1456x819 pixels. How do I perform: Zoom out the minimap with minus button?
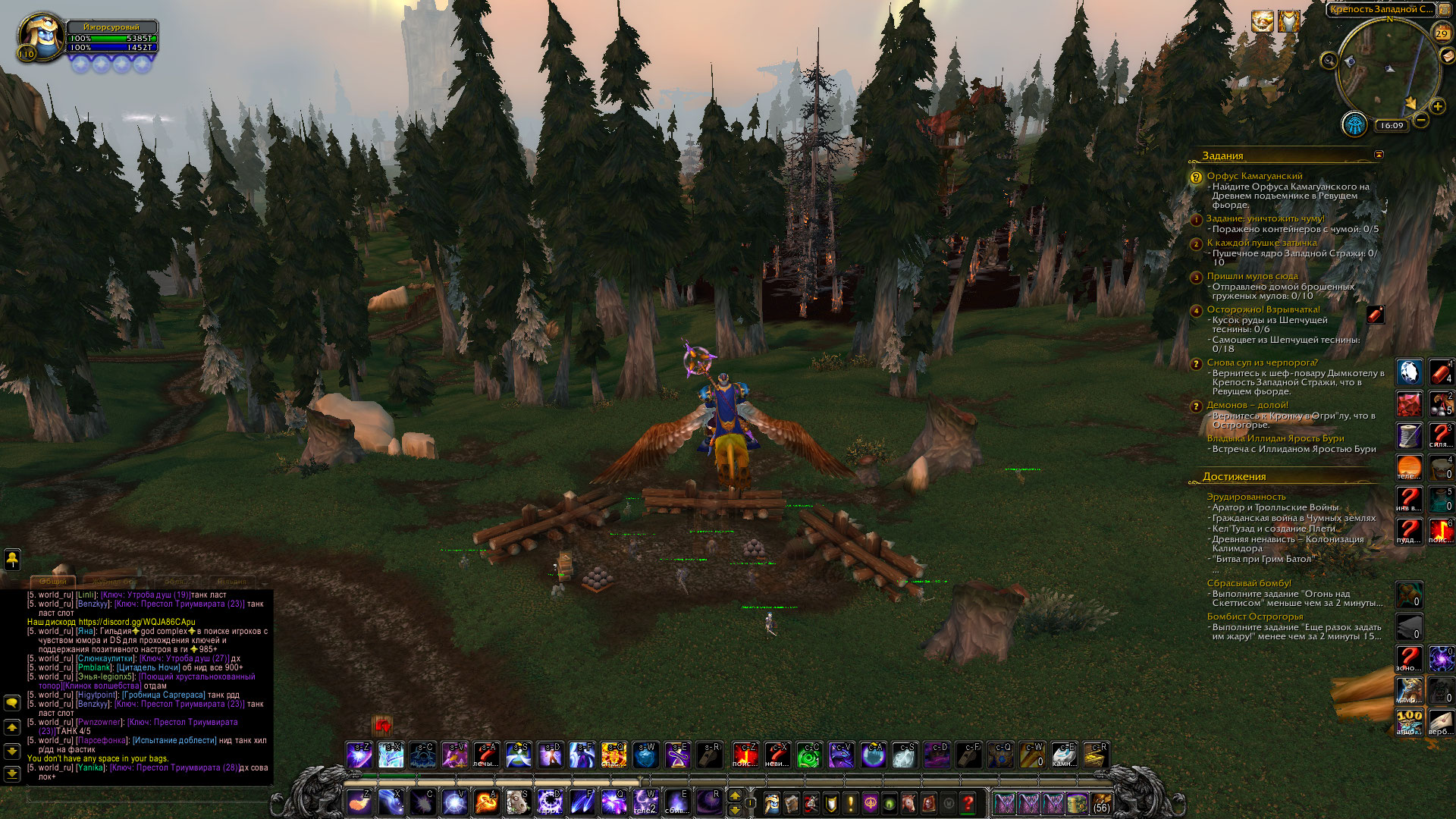click(1421, 120)
